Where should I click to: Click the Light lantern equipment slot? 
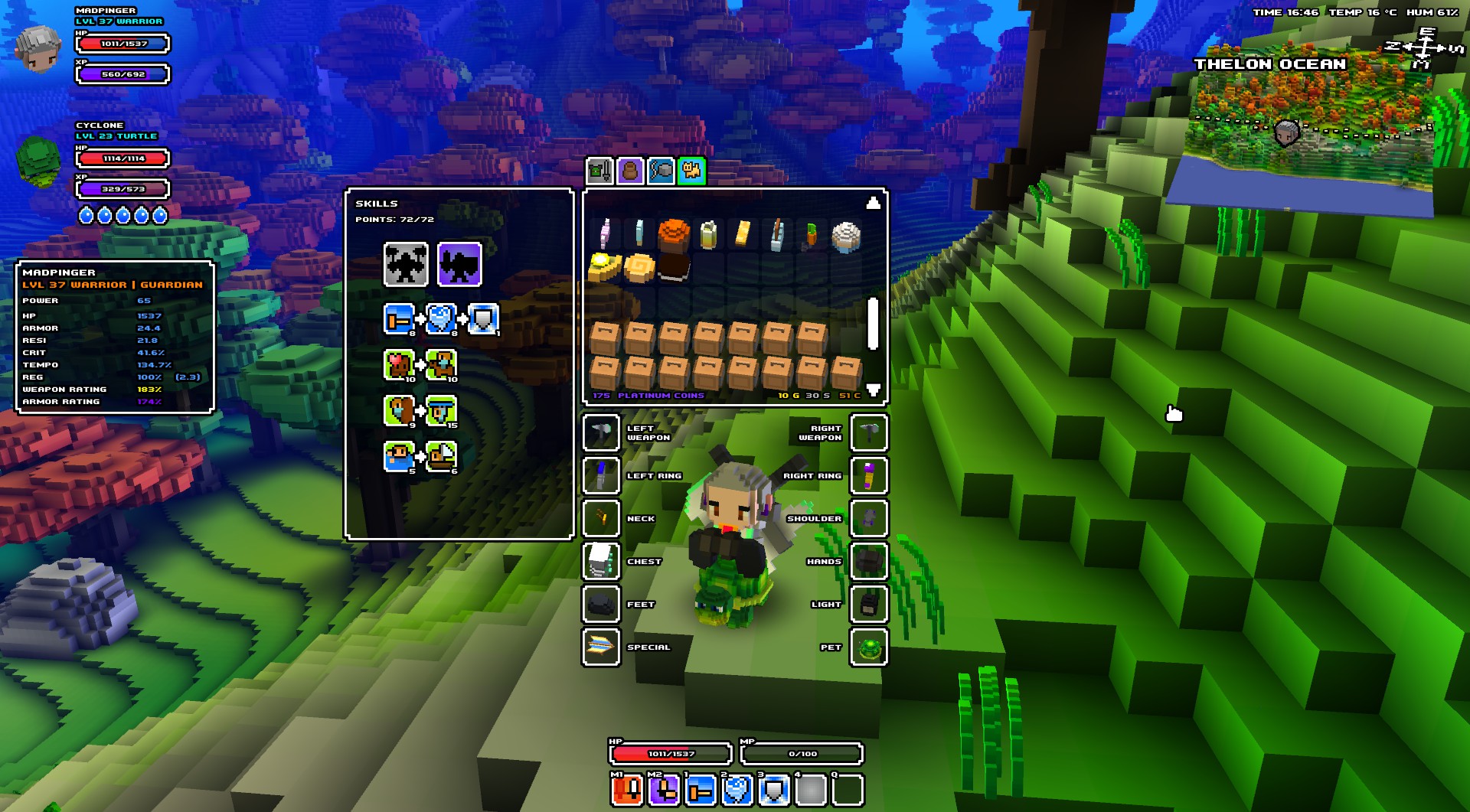point(869,605)
